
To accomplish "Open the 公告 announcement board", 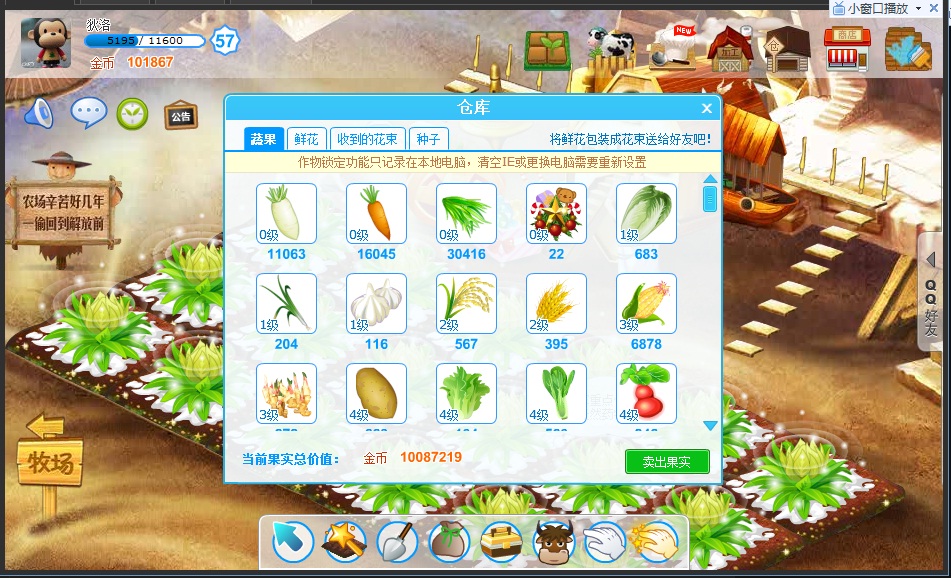I will pyautogui.click(x=180, y=115).
